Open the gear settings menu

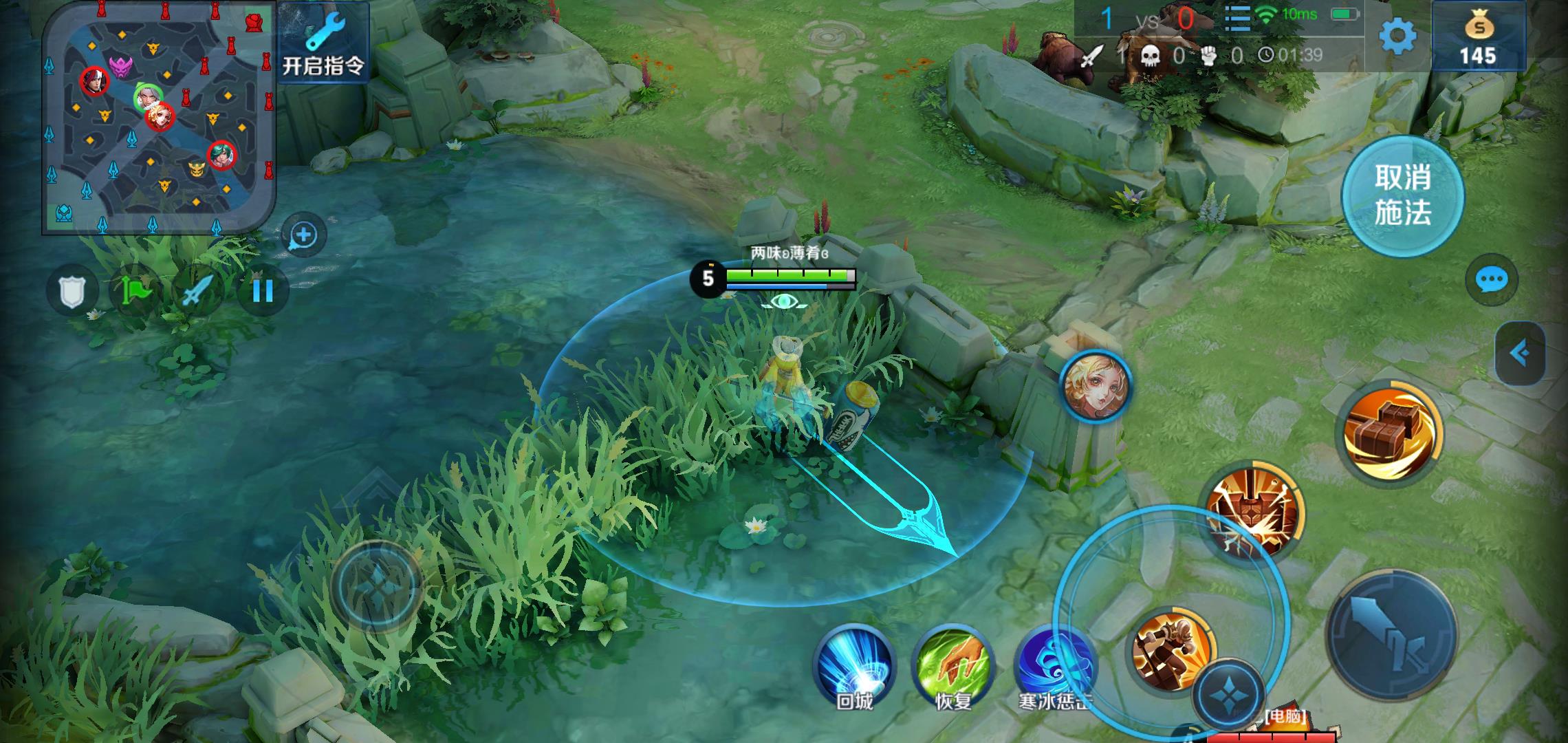(1397, 36)
